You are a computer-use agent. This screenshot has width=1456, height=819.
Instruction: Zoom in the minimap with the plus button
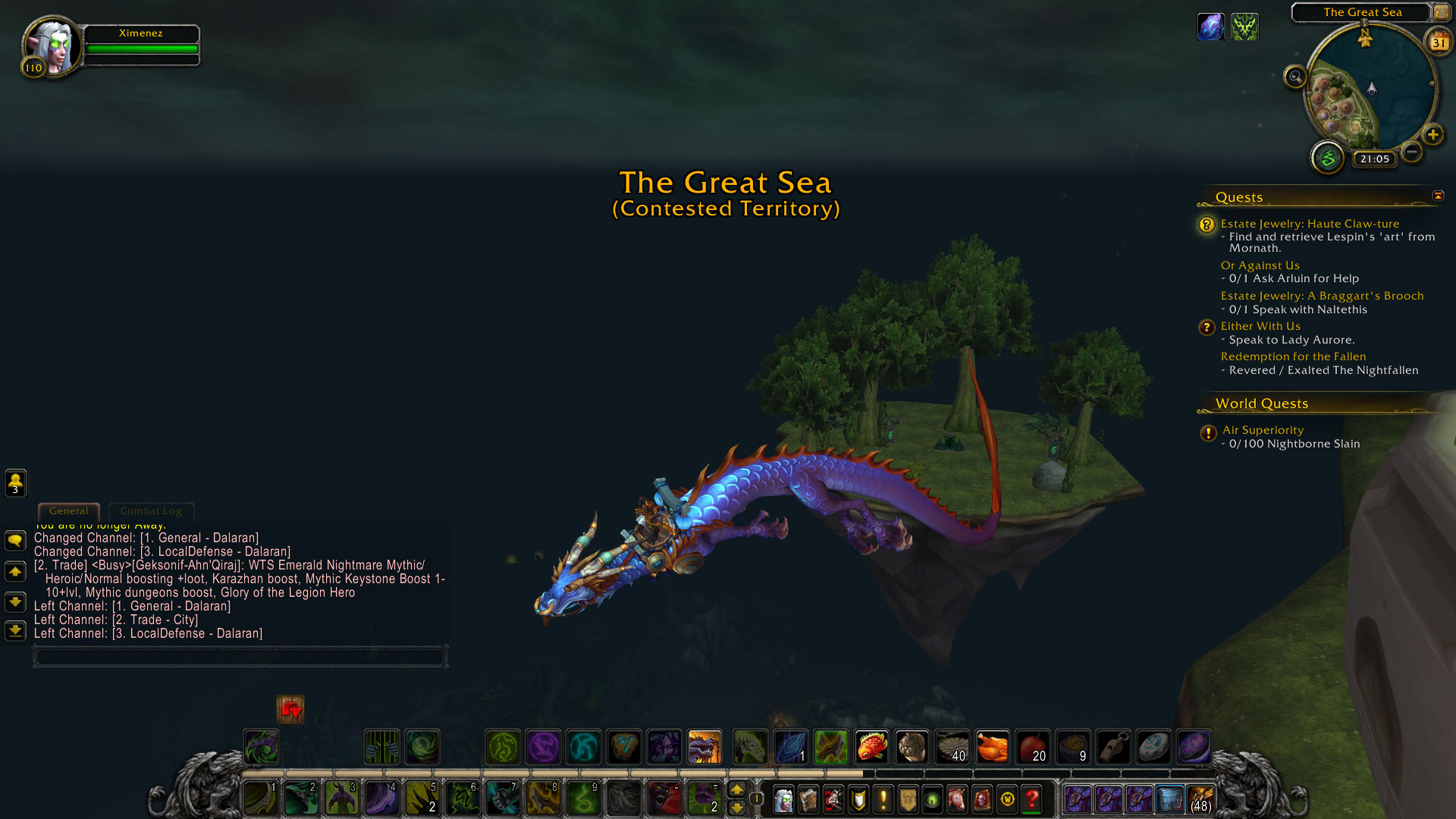click(1432, 135)
